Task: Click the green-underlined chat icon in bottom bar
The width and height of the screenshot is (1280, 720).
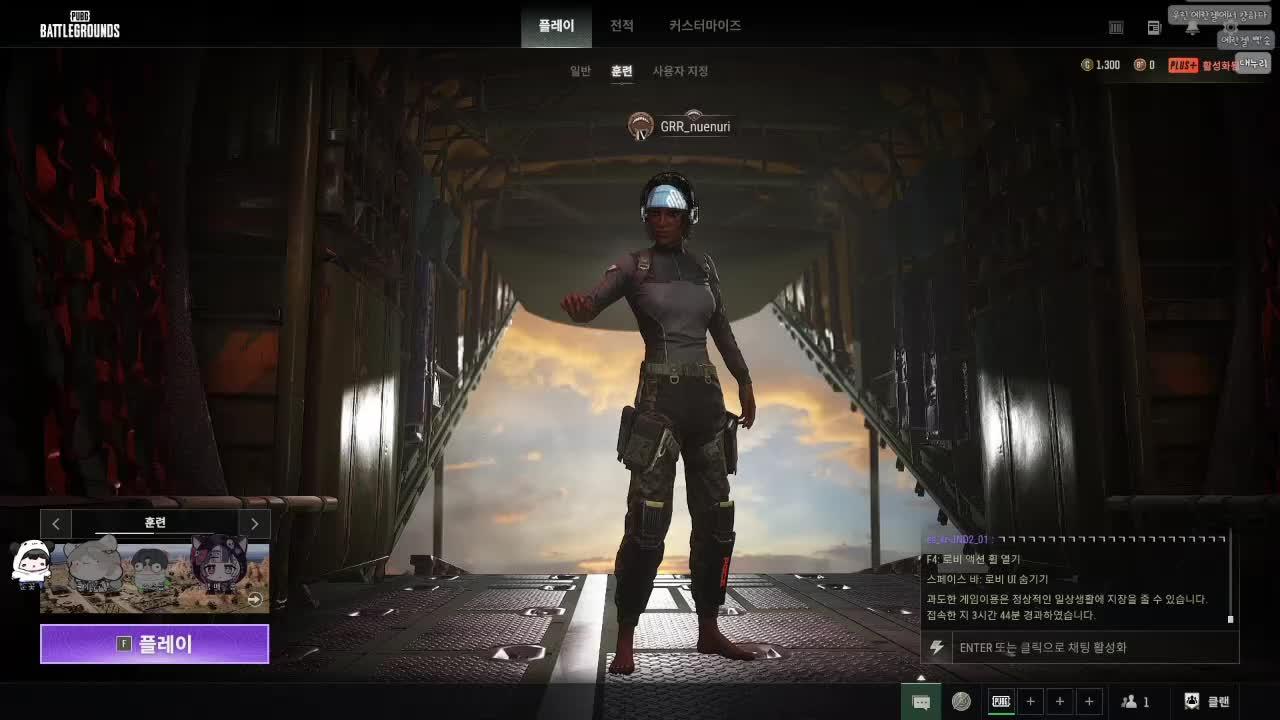Action: [920, 701]
